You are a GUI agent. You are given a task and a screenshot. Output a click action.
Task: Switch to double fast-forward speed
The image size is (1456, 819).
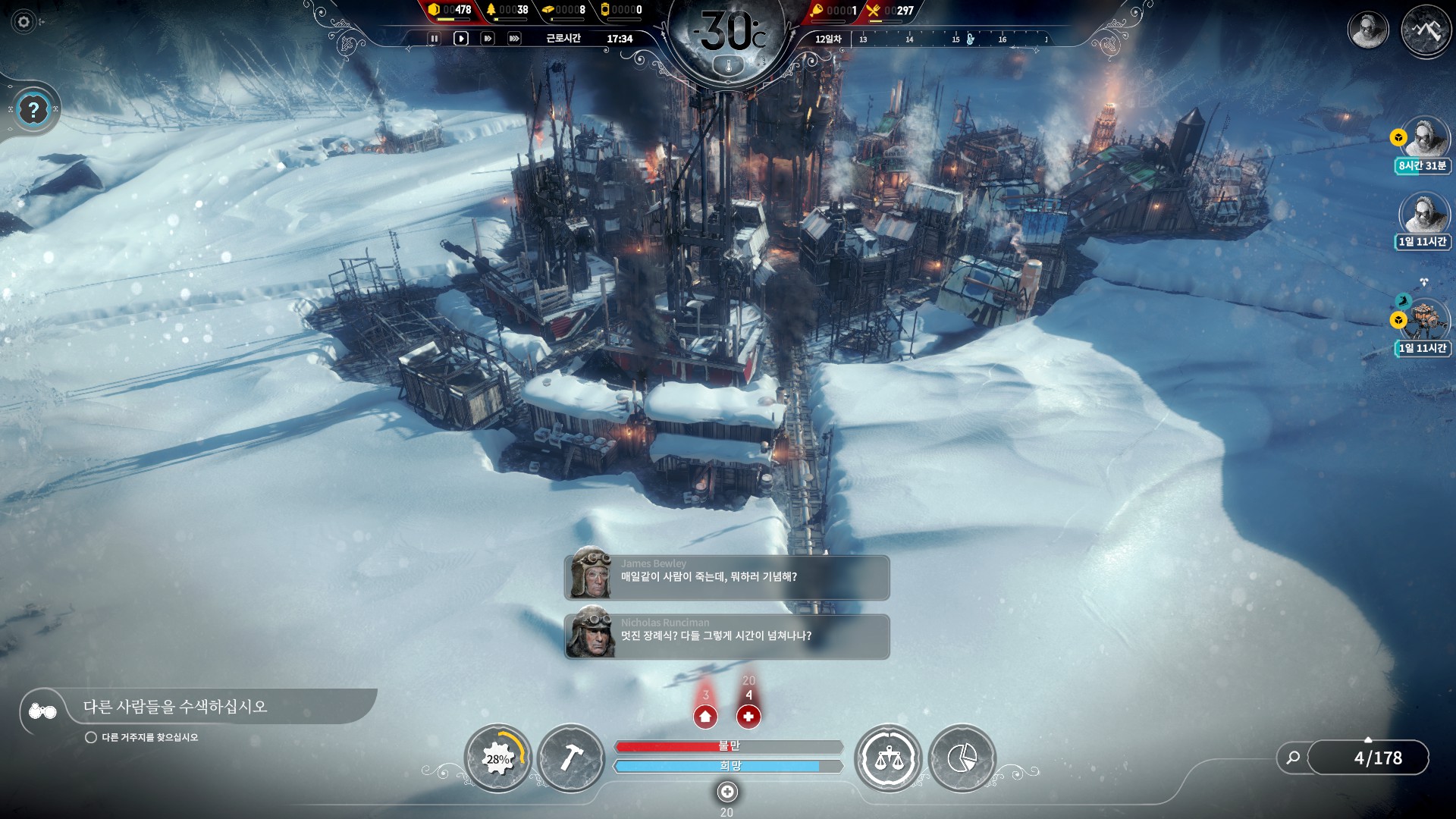pyautogui.click(x=488, y=39)
